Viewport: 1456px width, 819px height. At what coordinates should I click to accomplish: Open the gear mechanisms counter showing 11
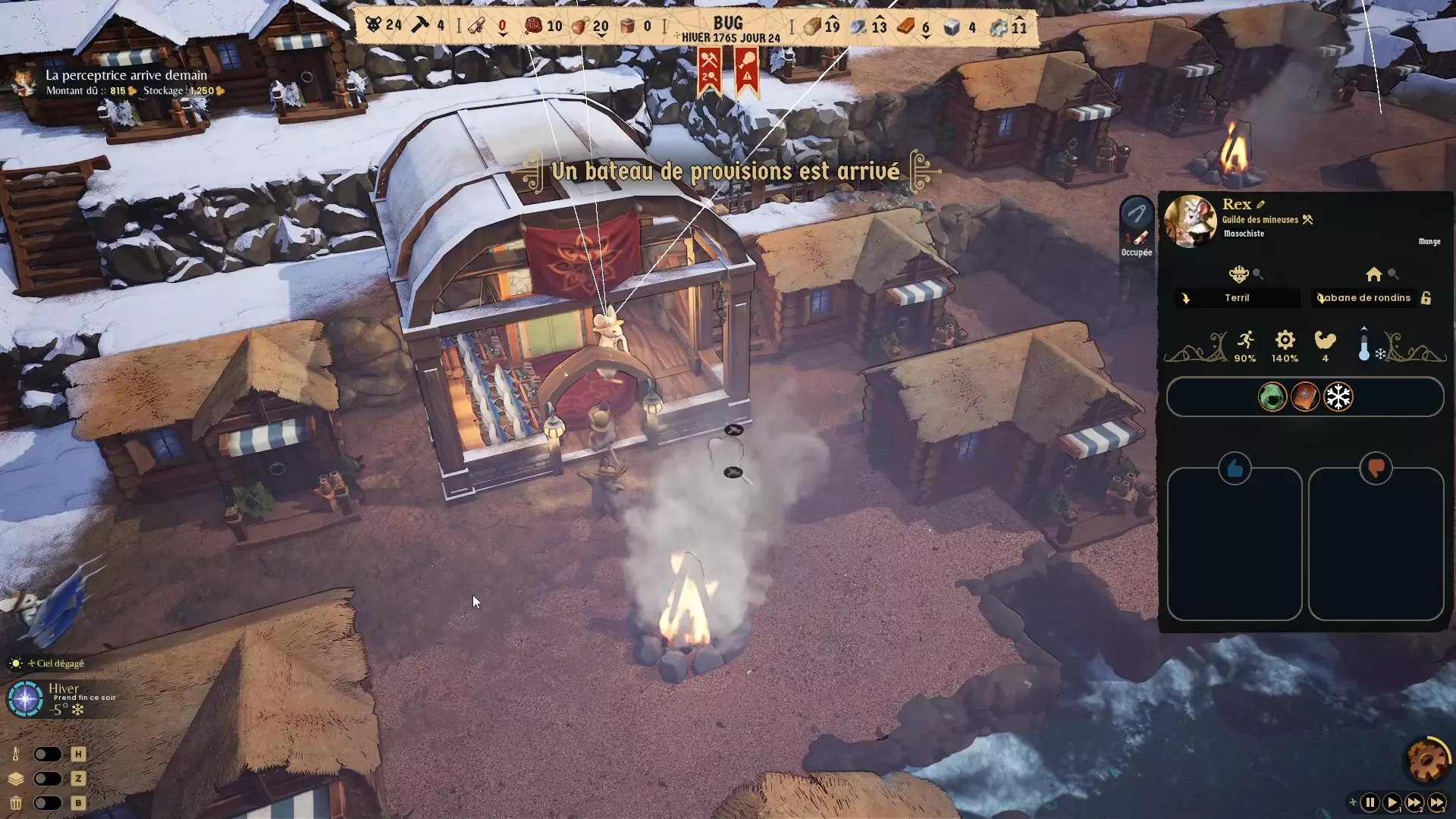999,26
